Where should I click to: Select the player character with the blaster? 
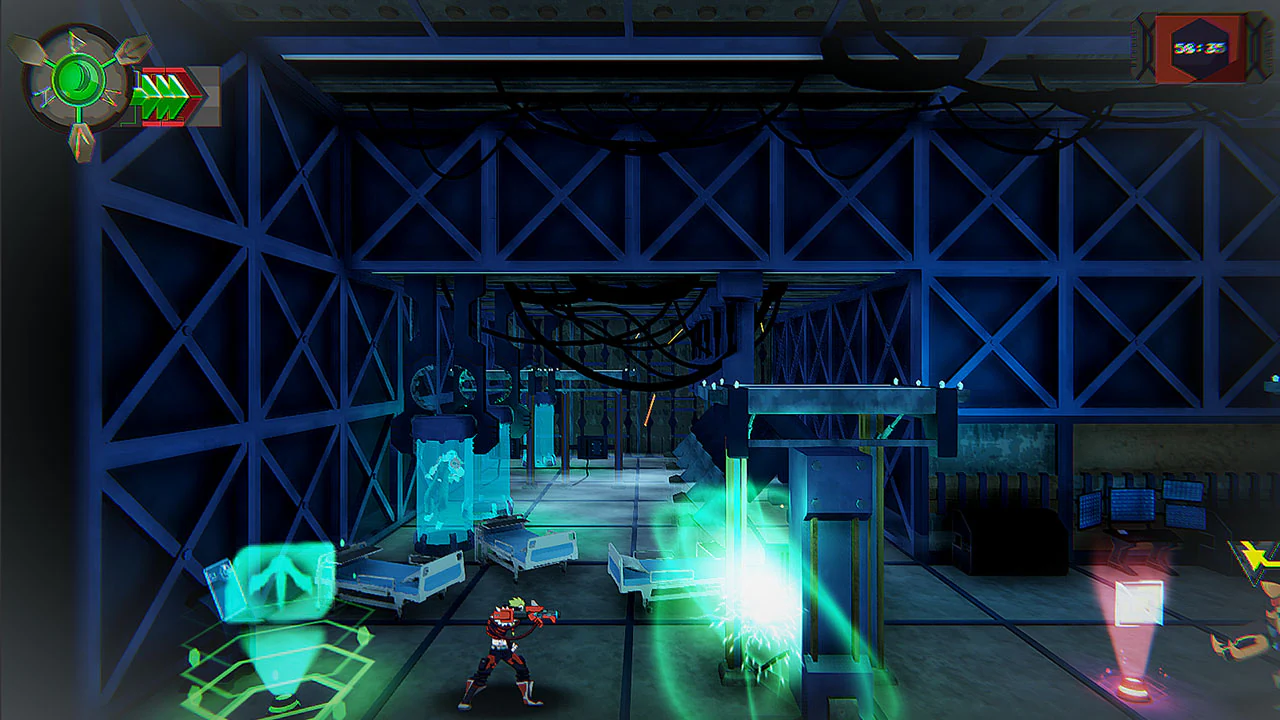505,650
